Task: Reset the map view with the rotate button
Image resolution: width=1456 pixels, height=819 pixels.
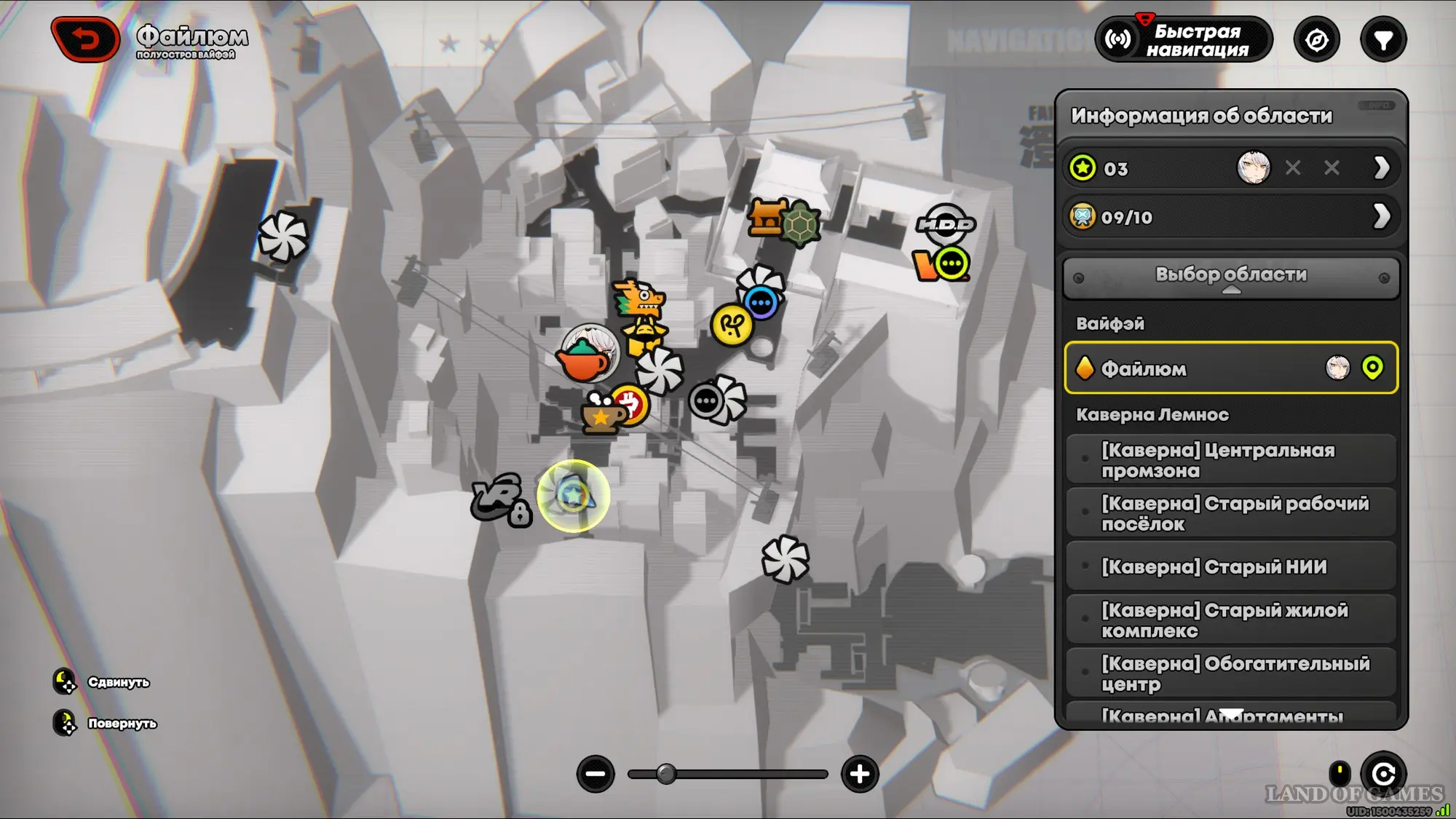Action: click(x=1383, y=773)
